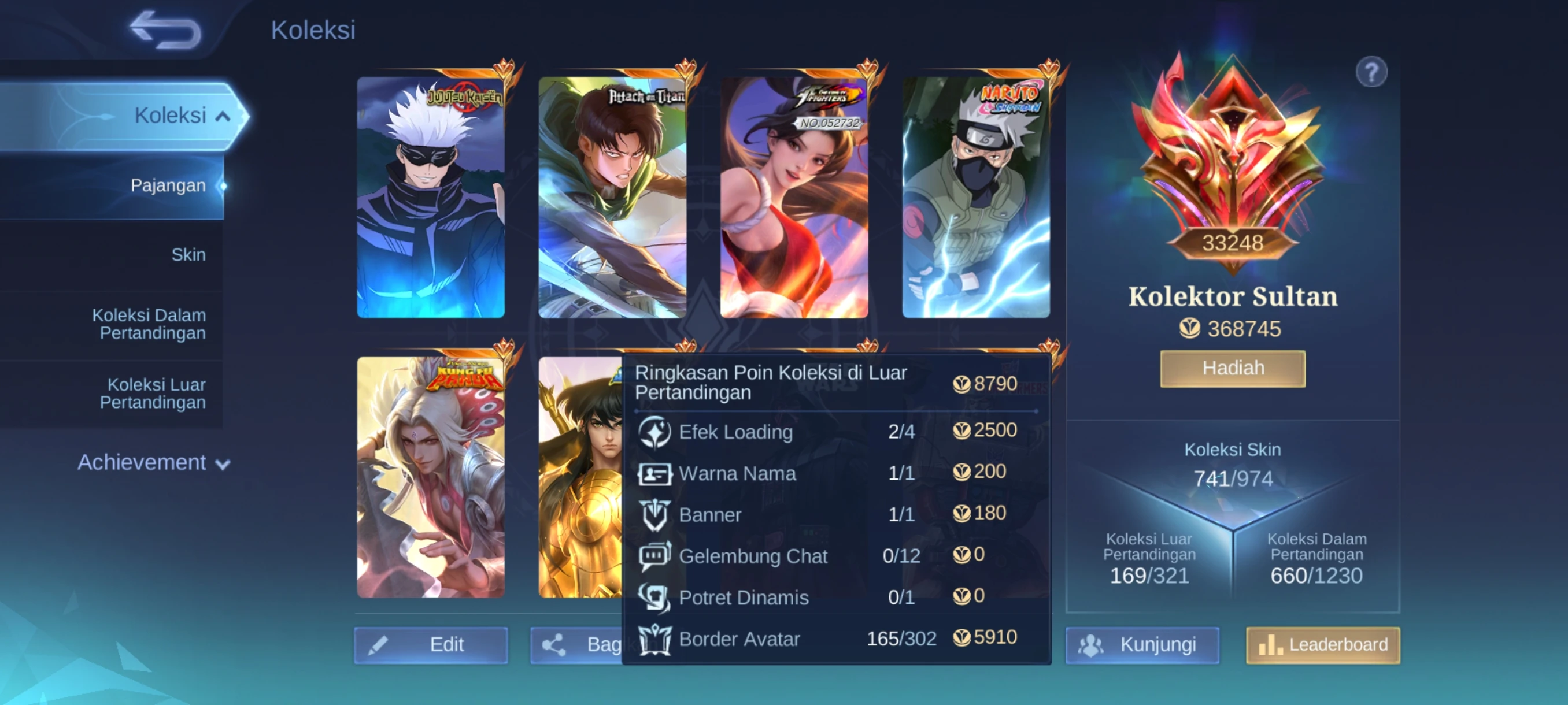Go back using the return arrow

[165, 31]
